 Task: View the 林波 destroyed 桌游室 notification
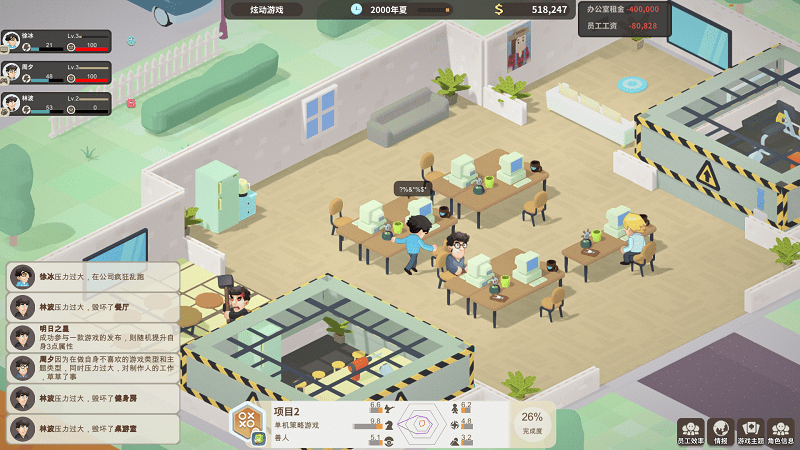(93, 429)
